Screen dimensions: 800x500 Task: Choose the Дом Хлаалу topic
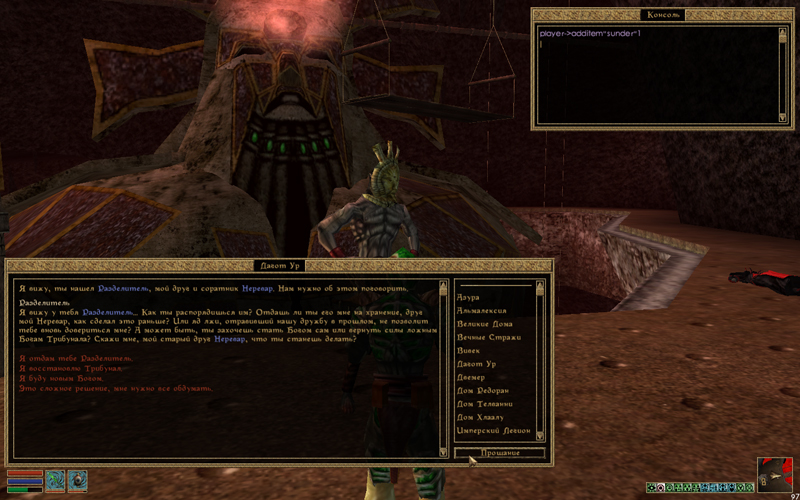pyautogui.click(x=481, y=416)
